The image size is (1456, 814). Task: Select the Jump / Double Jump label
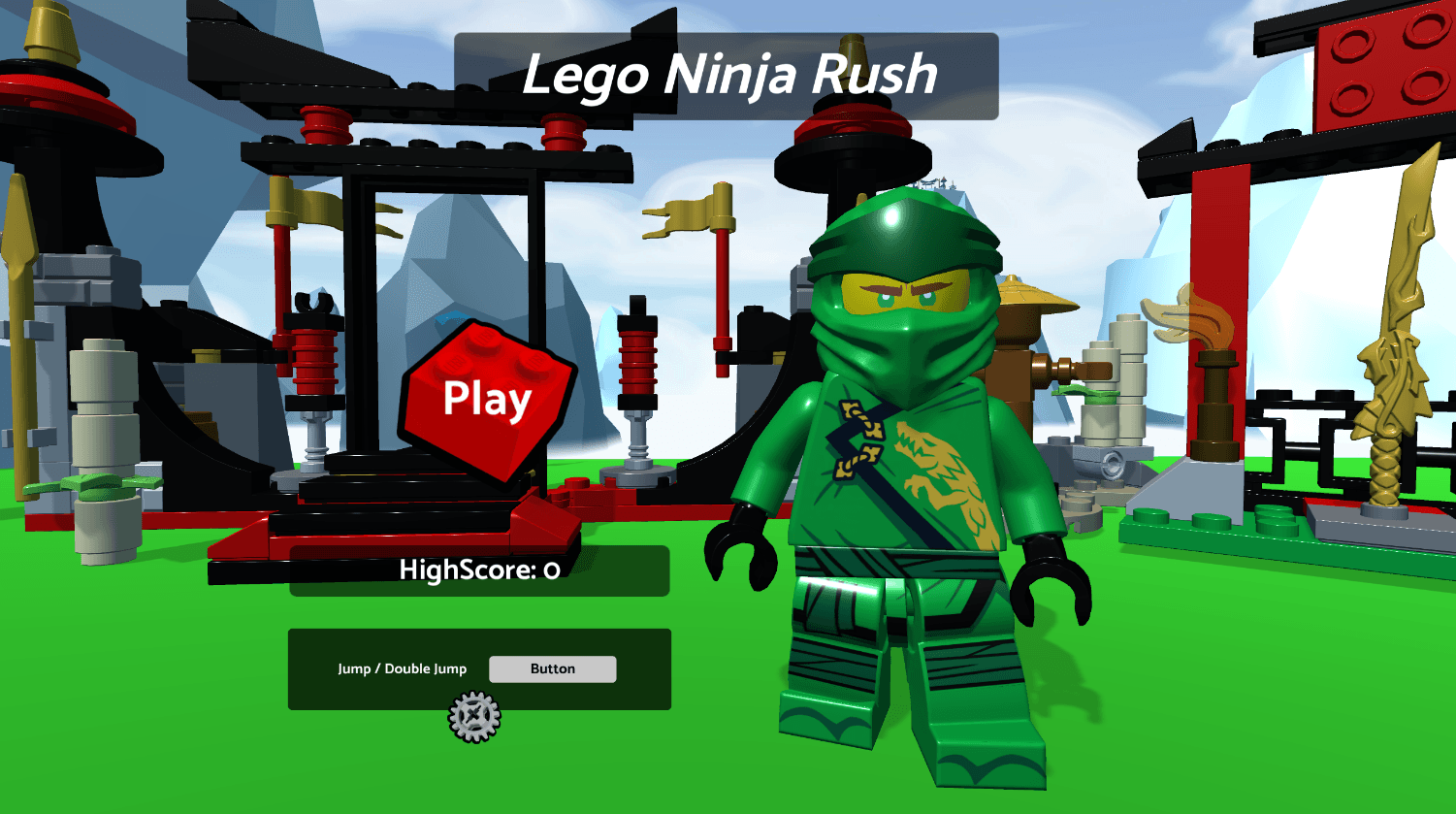click(x=403, y=668)
